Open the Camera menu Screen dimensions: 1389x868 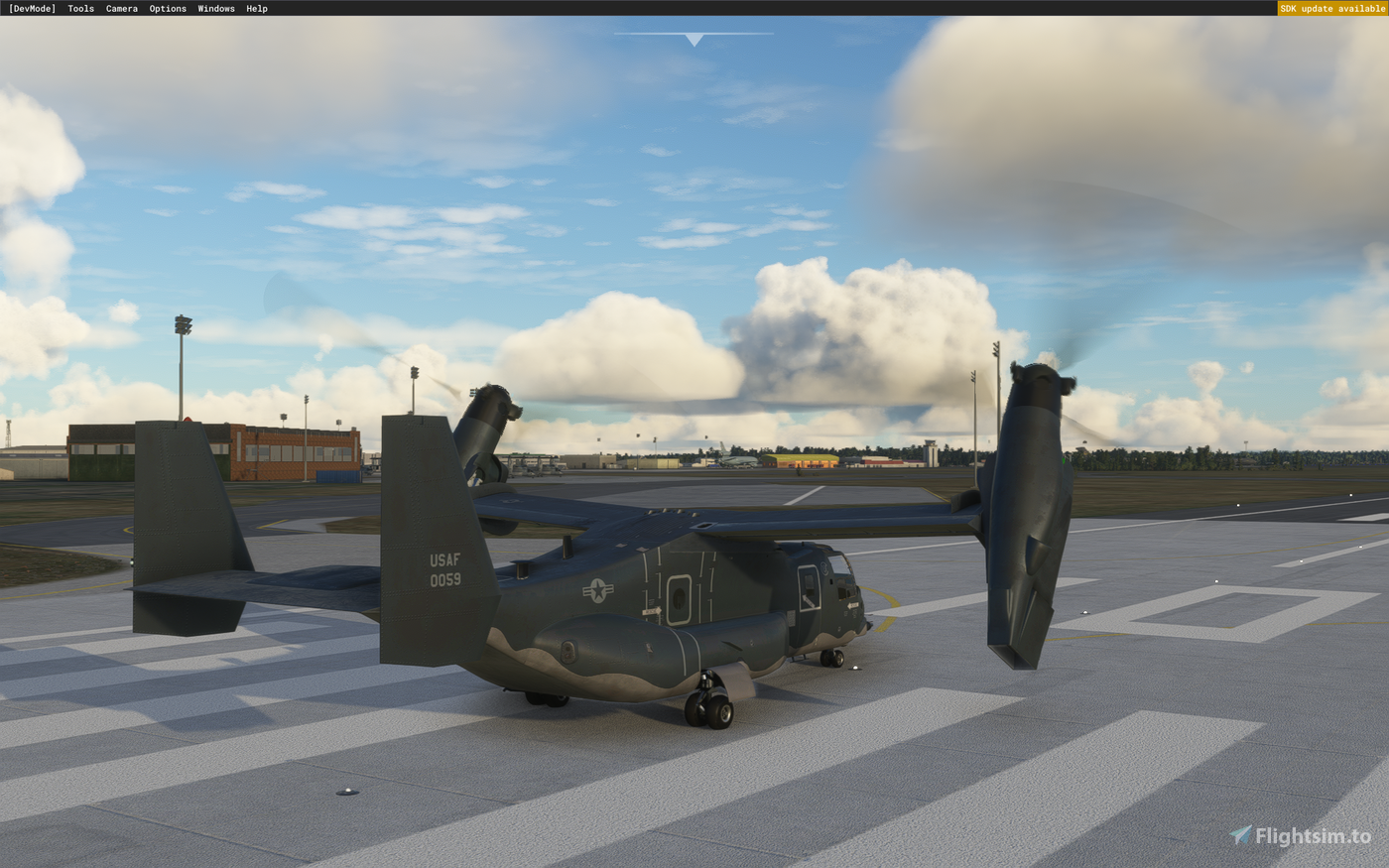(x=121, y=8)
